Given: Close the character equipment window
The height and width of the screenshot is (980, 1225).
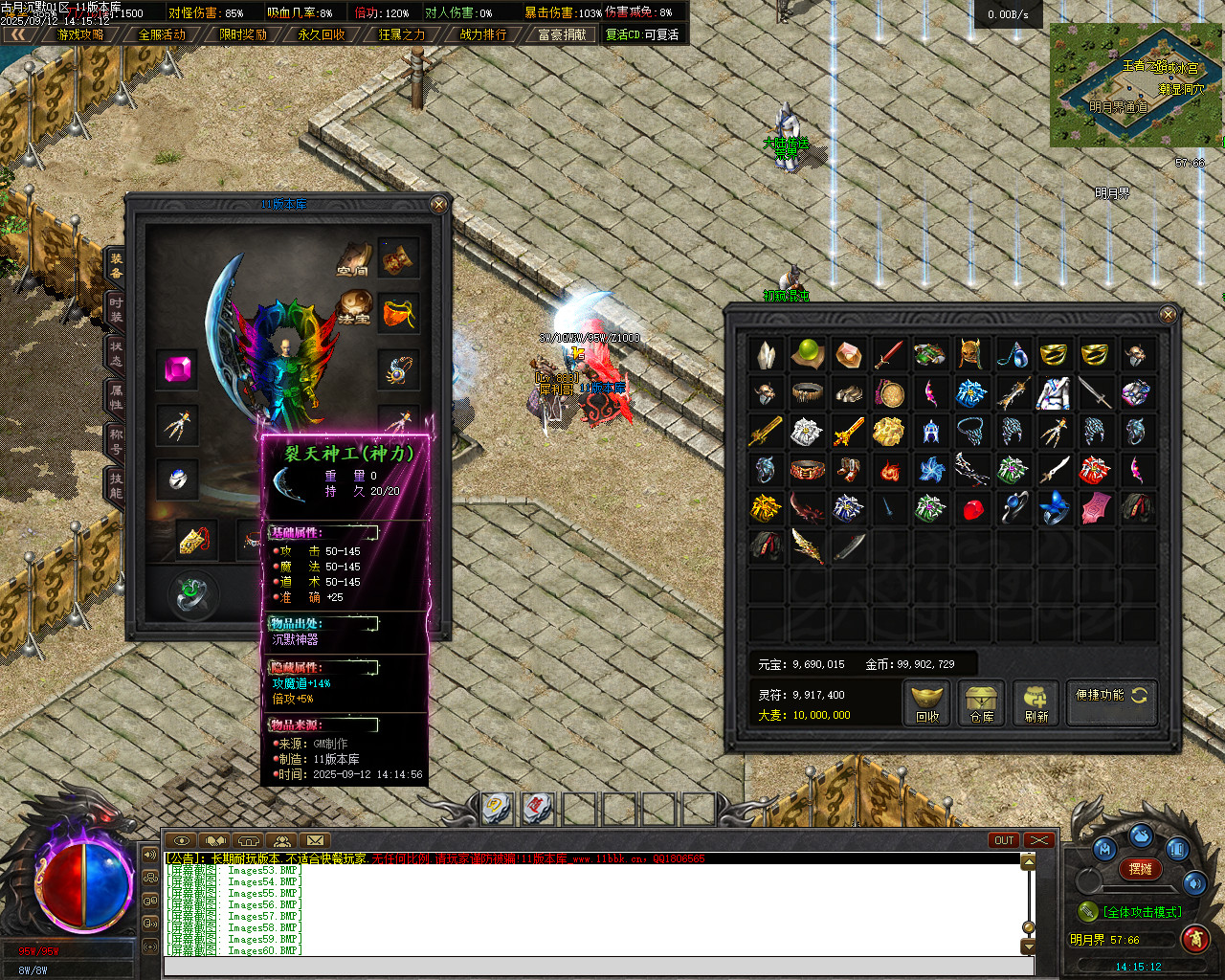Looking at the screenshot, I should coord(438,205).
